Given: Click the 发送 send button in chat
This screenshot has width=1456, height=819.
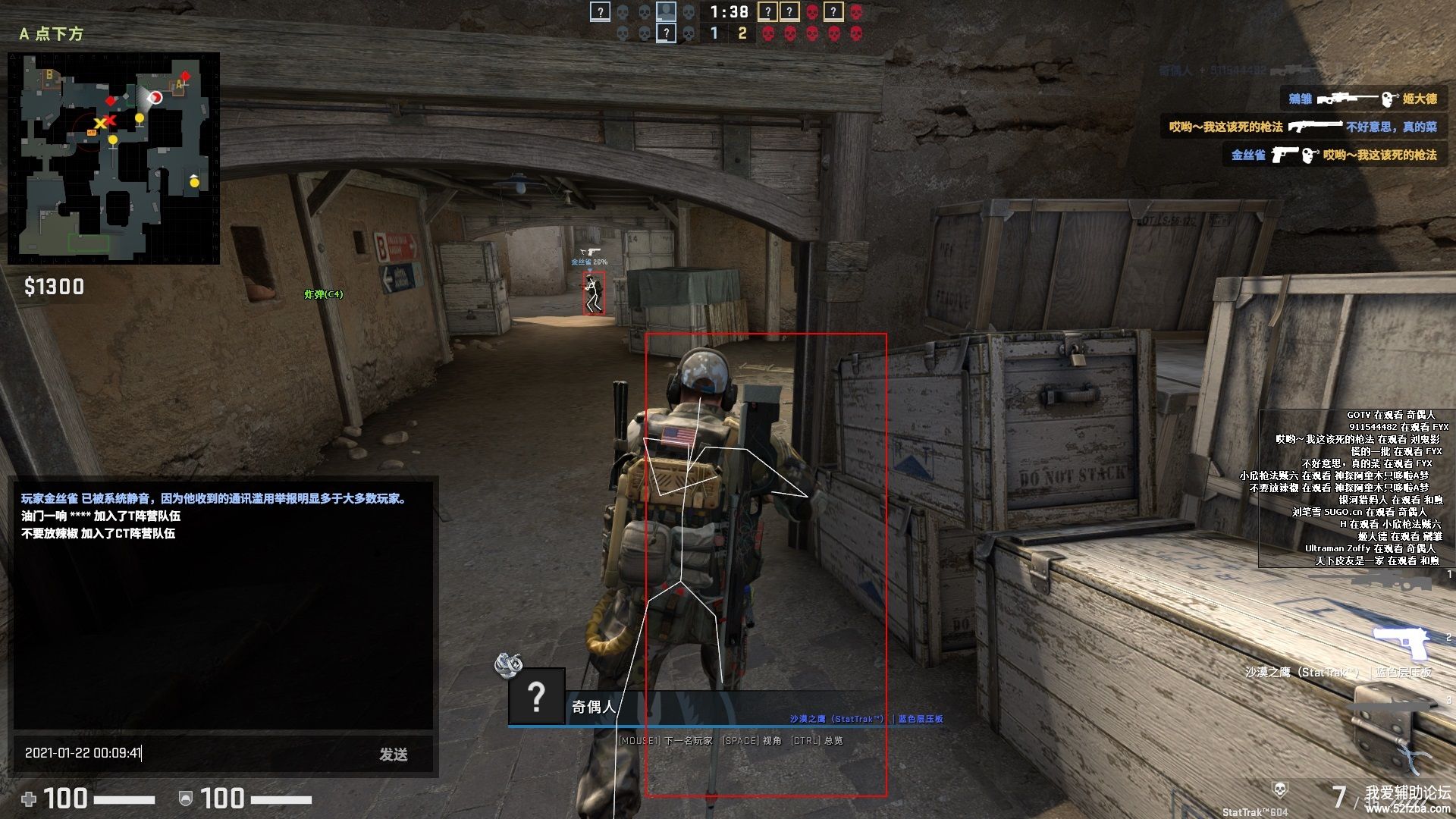Looking at the screenshot, I should click(x=394, y=754).
